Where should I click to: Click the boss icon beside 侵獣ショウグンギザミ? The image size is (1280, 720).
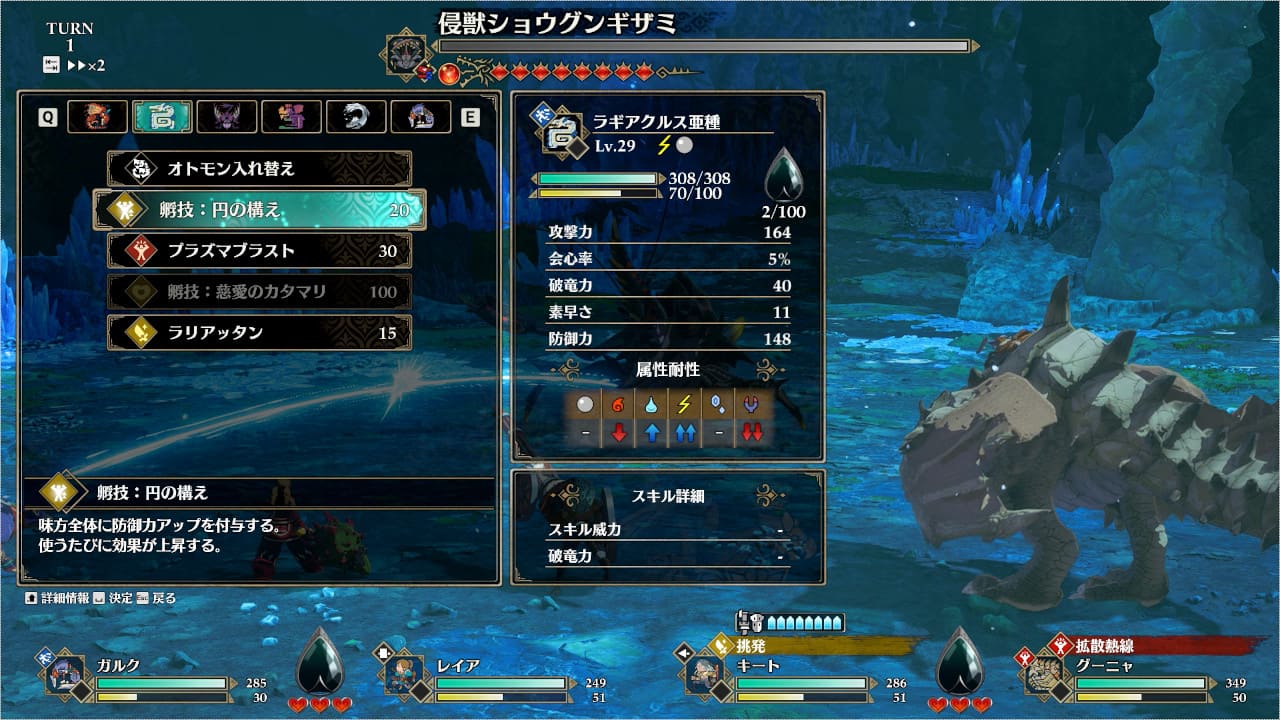407,52
